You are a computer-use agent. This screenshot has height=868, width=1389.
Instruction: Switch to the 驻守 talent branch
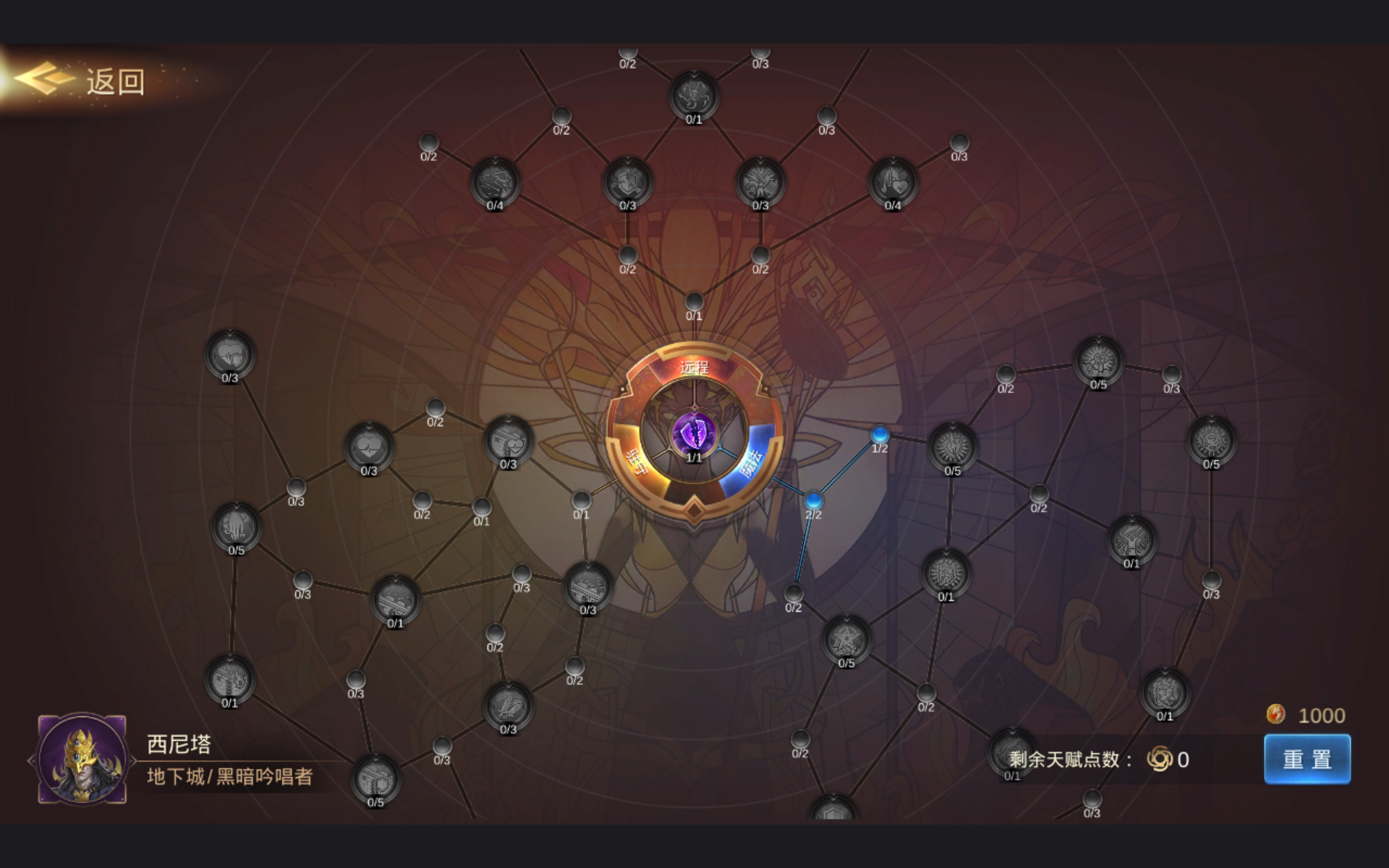click(x=636, y=461)
